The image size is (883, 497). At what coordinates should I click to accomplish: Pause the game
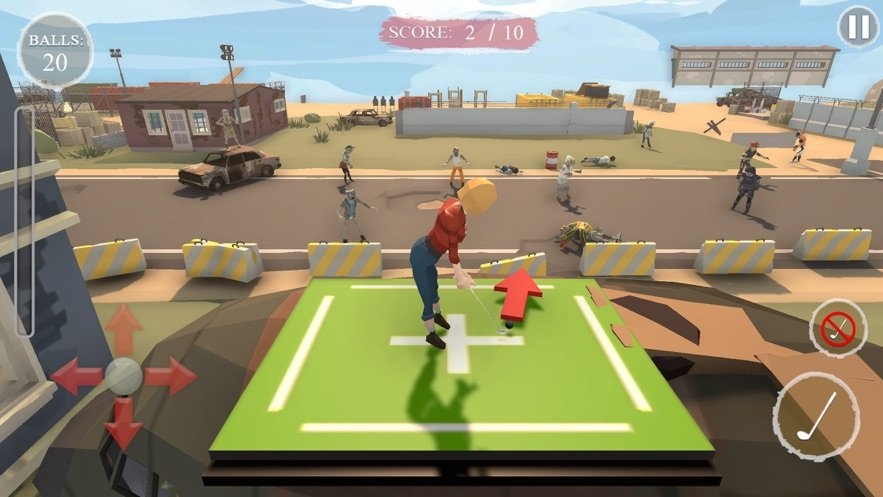point(857,27)
